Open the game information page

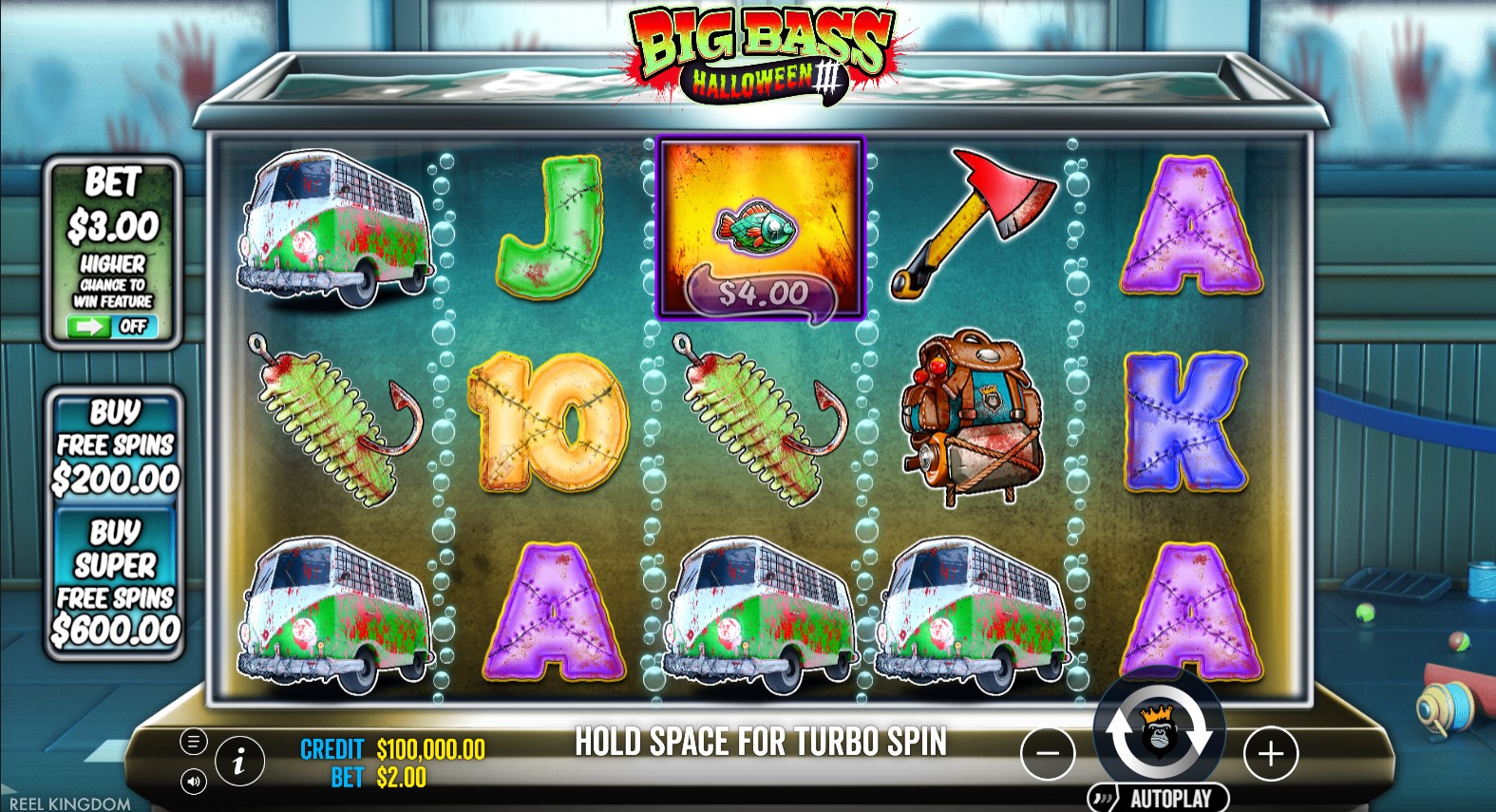pyautogui.click(x=239, y=760)
